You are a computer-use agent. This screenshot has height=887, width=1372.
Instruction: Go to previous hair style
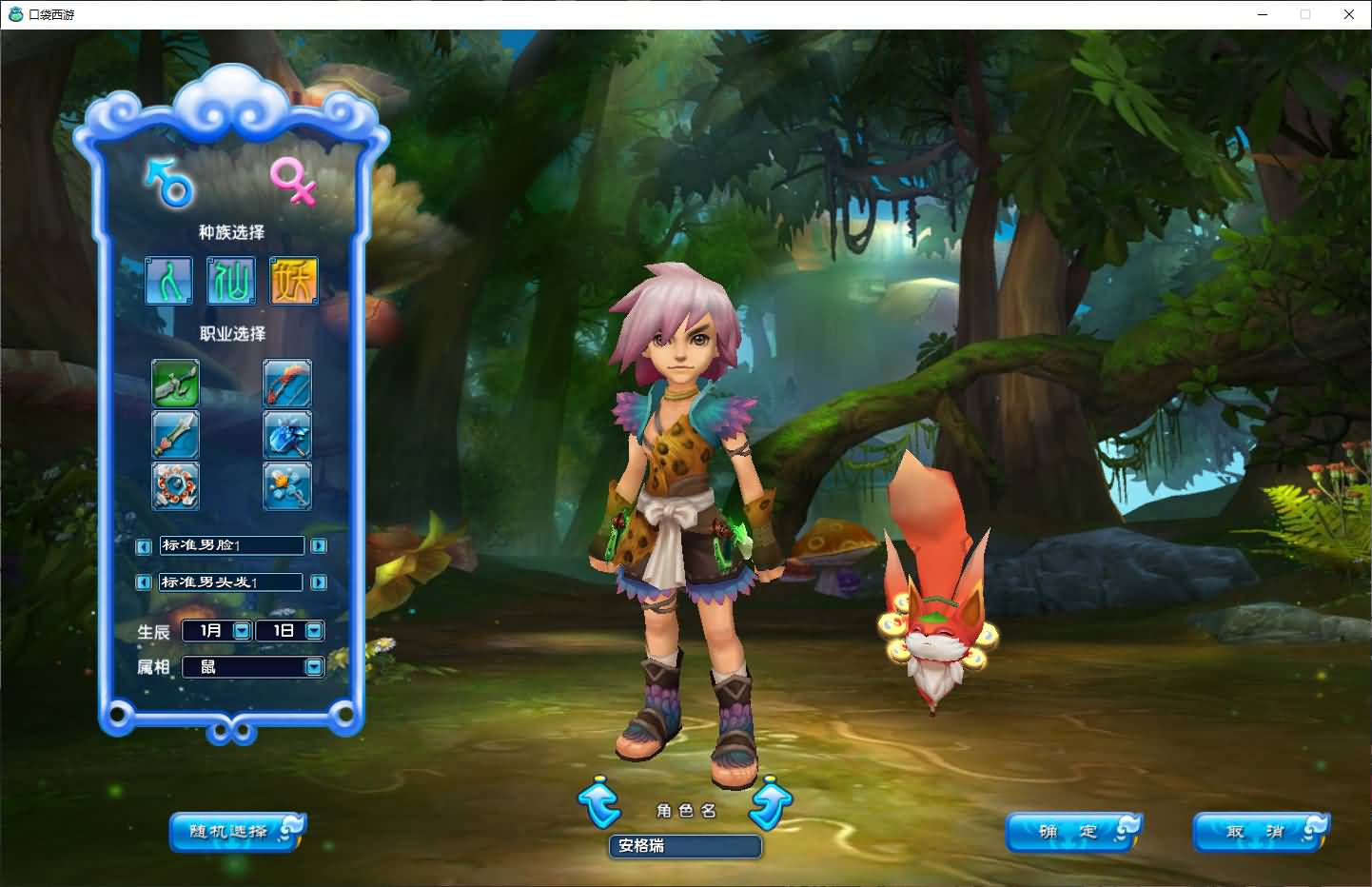(x=144, y=582)
